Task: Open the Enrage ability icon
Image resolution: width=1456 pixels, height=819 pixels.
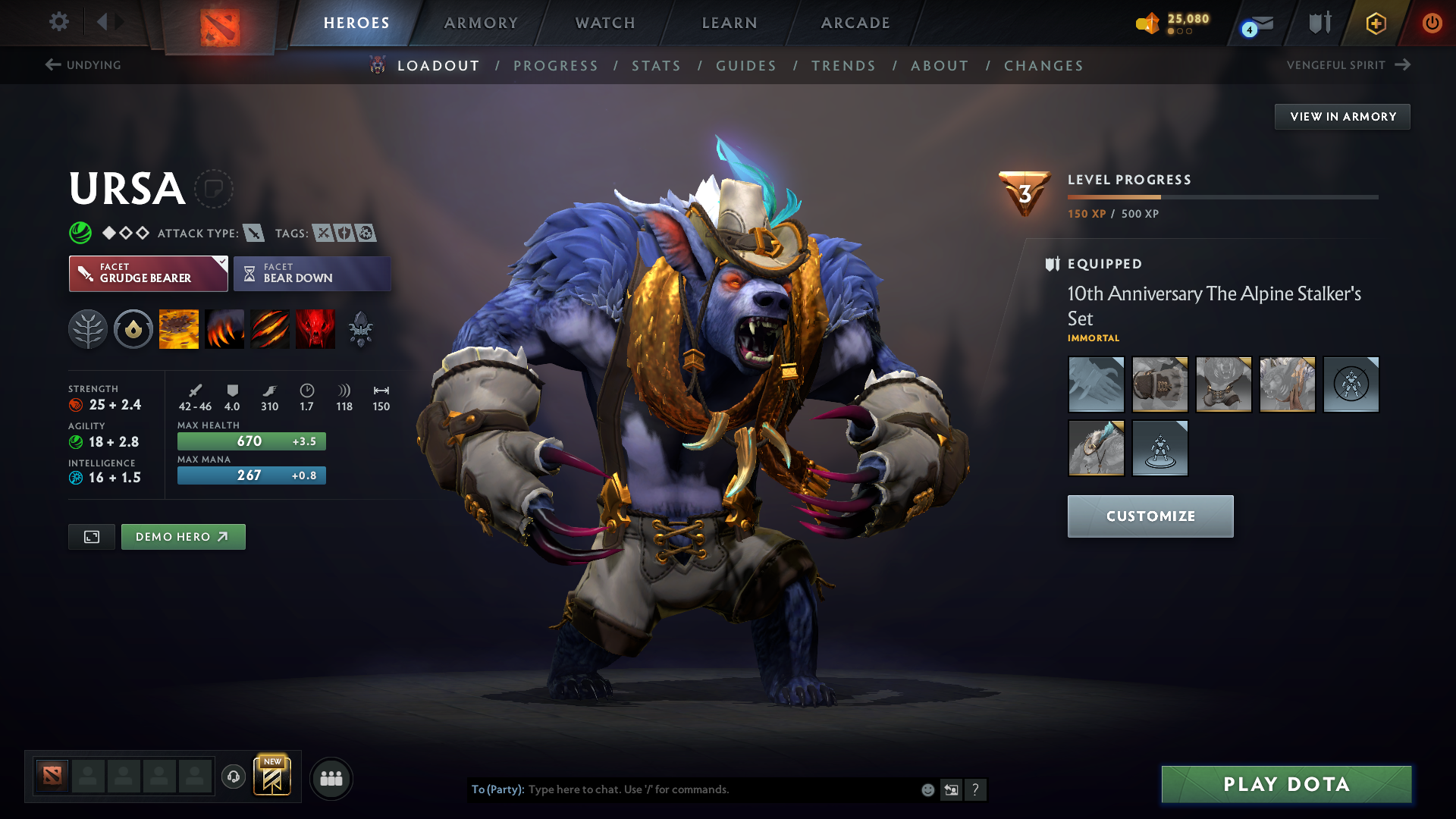Action: (315, 329)
